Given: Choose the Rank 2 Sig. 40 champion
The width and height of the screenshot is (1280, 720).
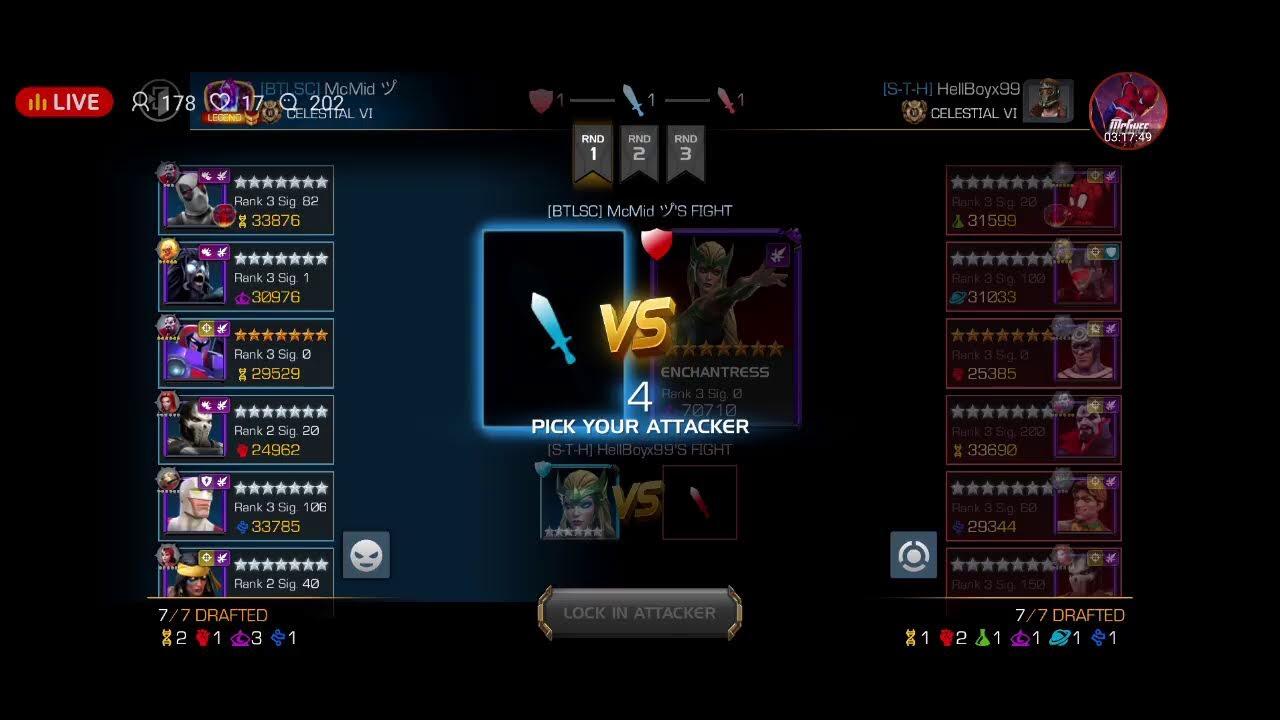Looking at the screenshot, I should pos(246,573).
